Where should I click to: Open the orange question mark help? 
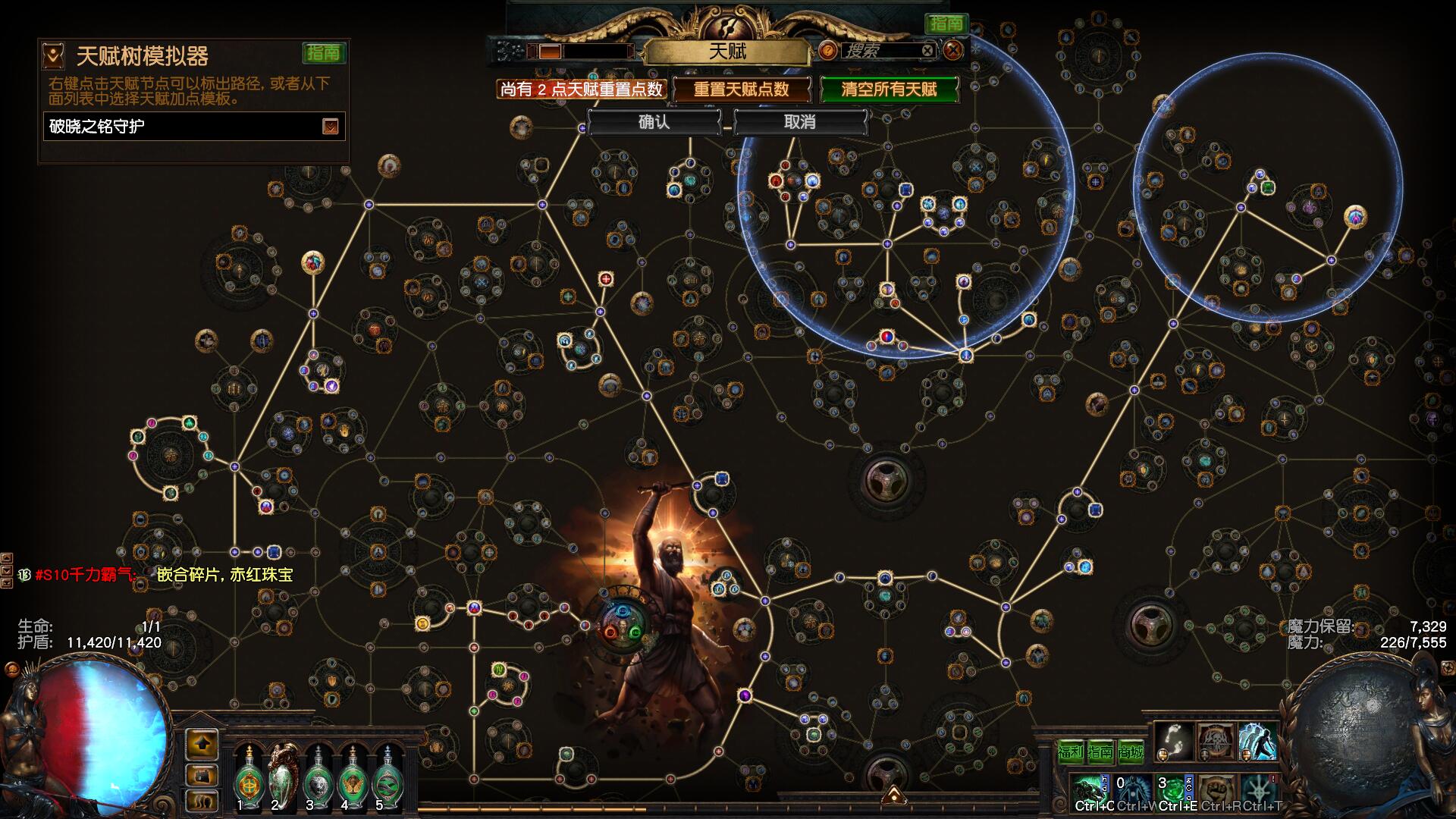(x=827, y=51)
